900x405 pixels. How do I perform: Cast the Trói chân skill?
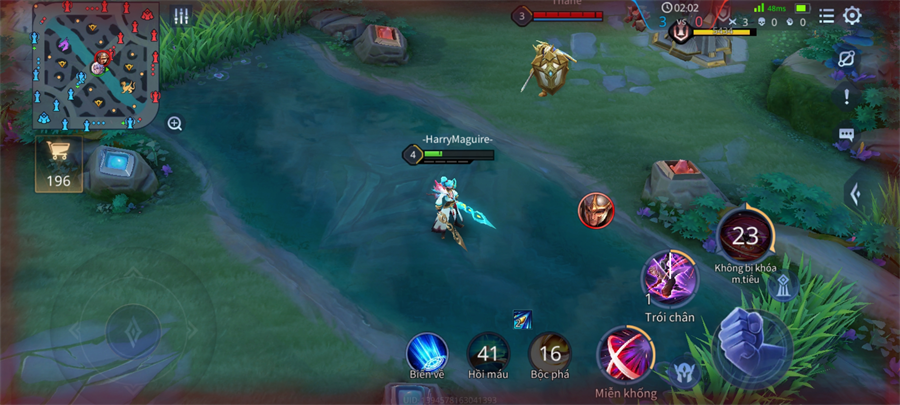point(670,279)
